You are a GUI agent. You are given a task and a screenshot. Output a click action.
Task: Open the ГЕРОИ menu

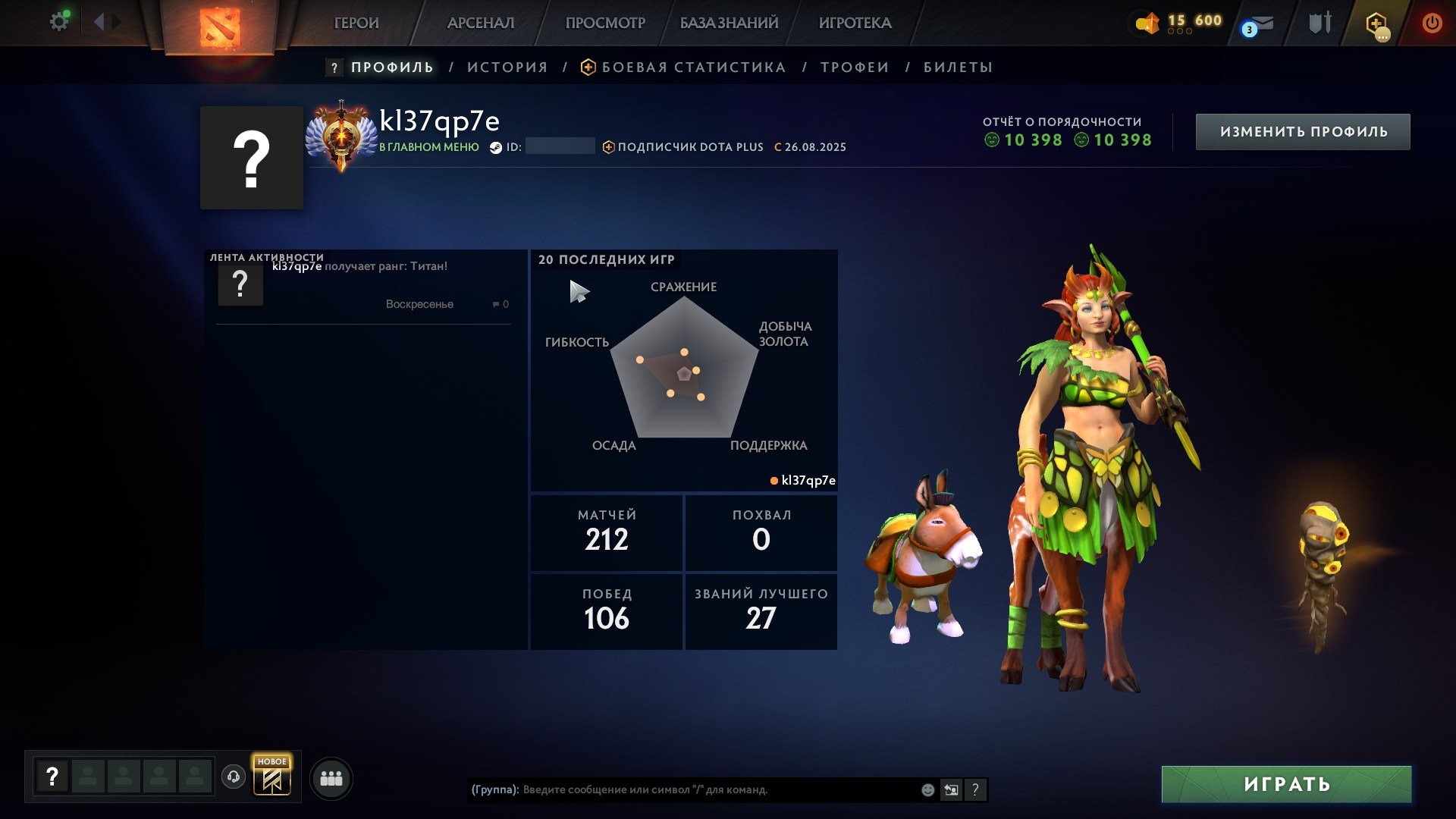[356, 24]
